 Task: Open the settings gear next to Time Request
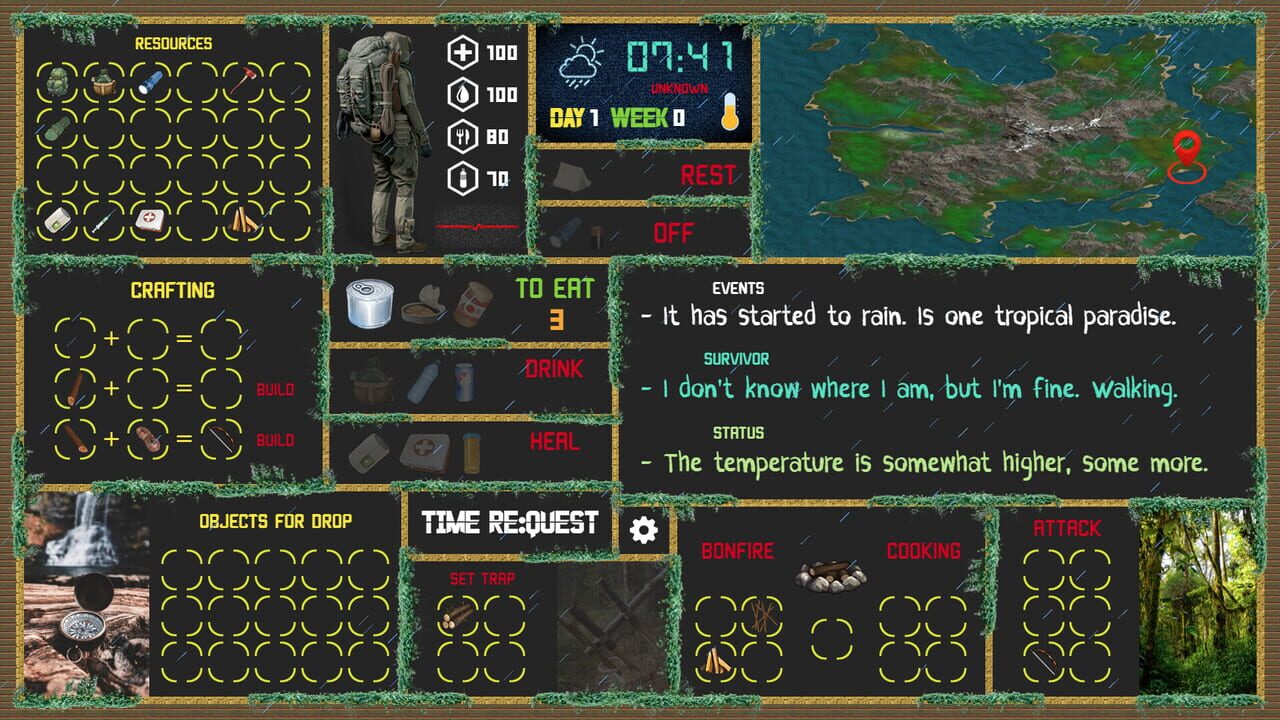[642, 527]
